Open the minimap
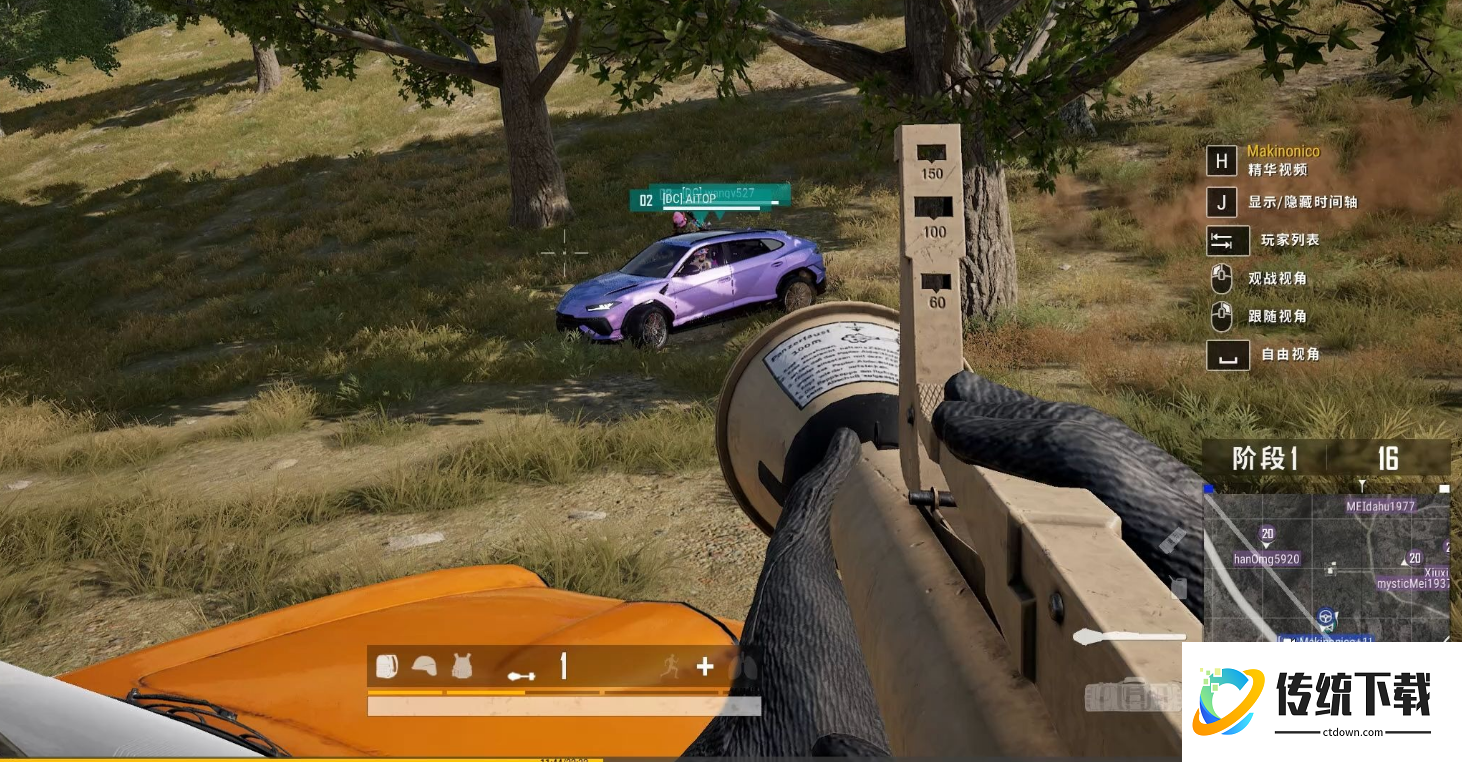This screenshot has height=762, width=1462. 1326,565
